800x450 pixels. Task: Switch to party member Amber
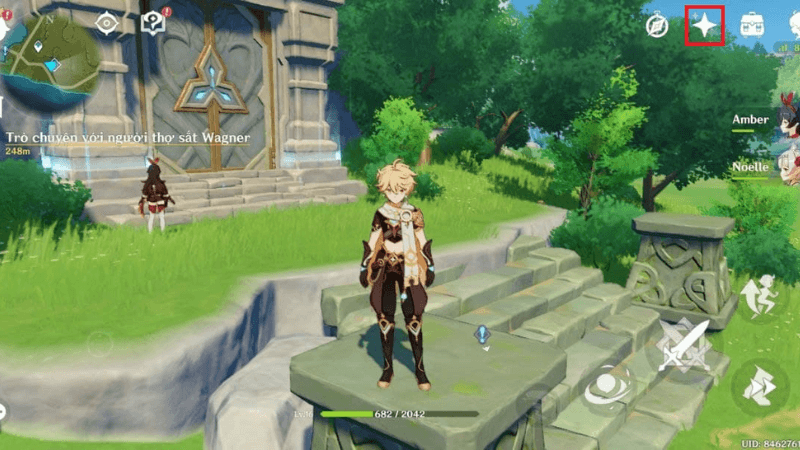click(x=751, y=120)
